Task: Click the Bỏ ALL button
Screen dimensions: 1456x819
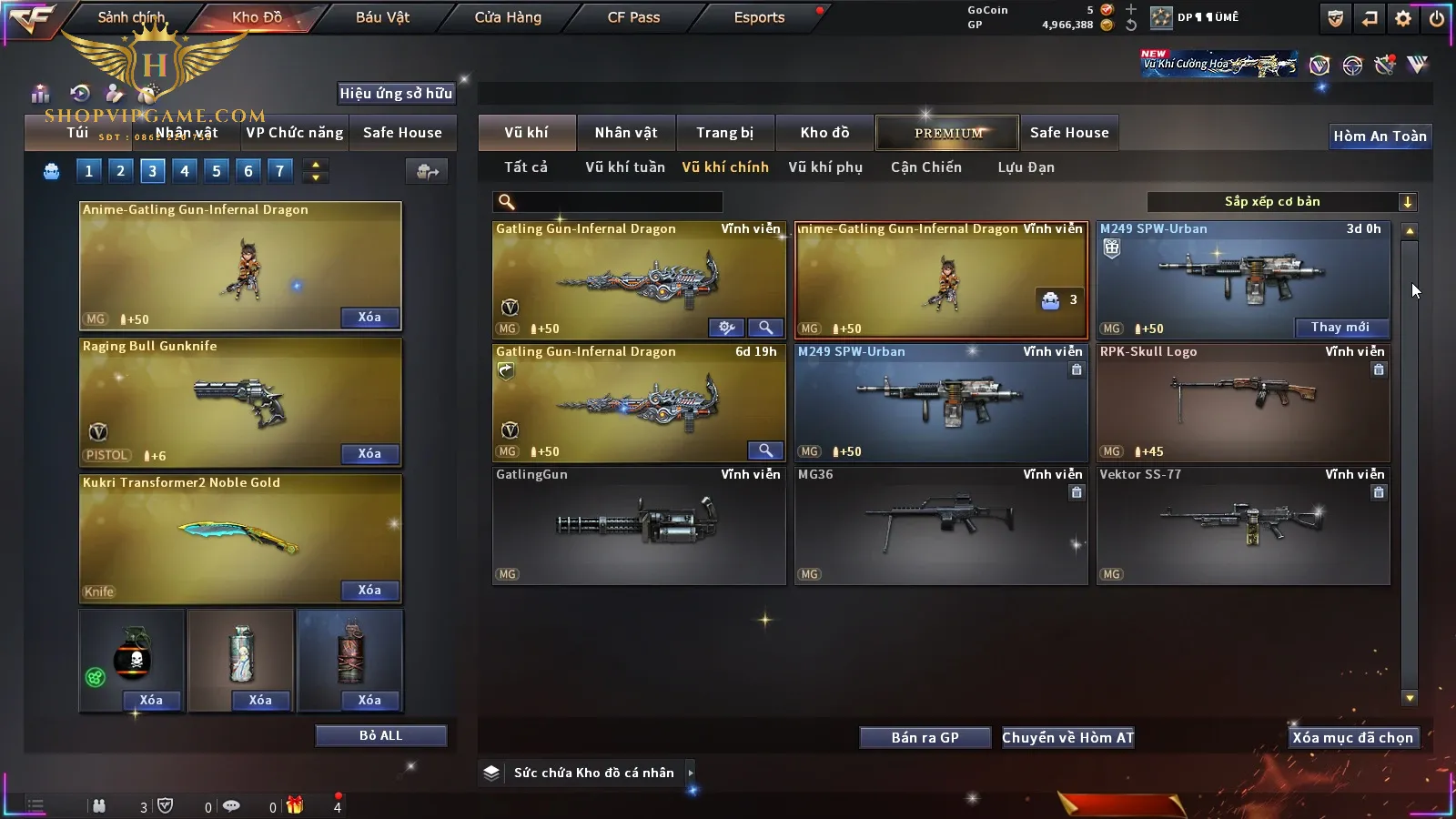Action: click(x=380, y=736)
